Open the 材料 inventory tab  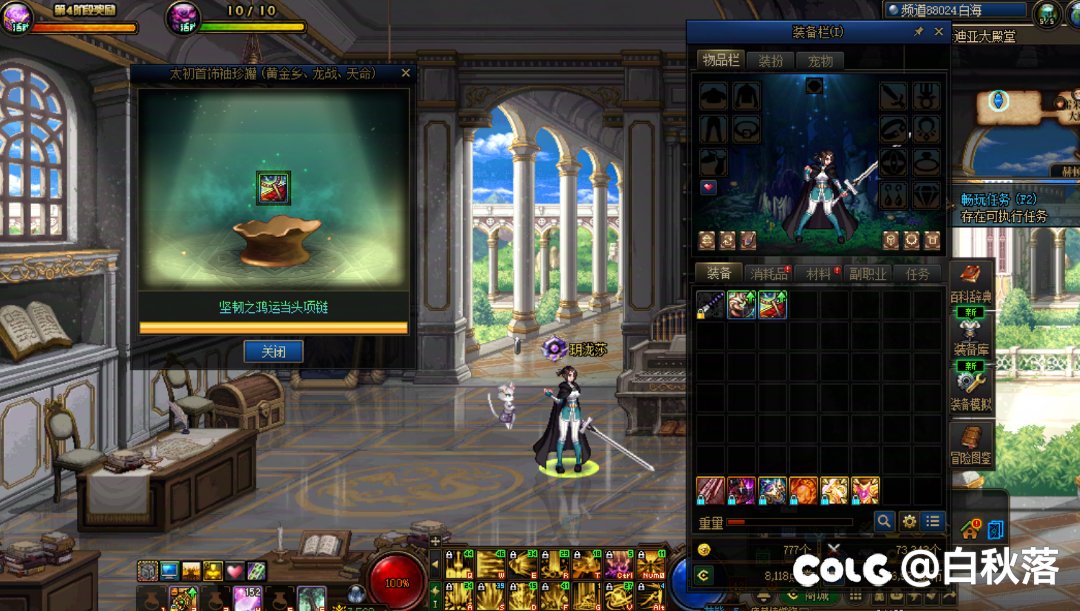pyautogui.click(x=819, y=273)
